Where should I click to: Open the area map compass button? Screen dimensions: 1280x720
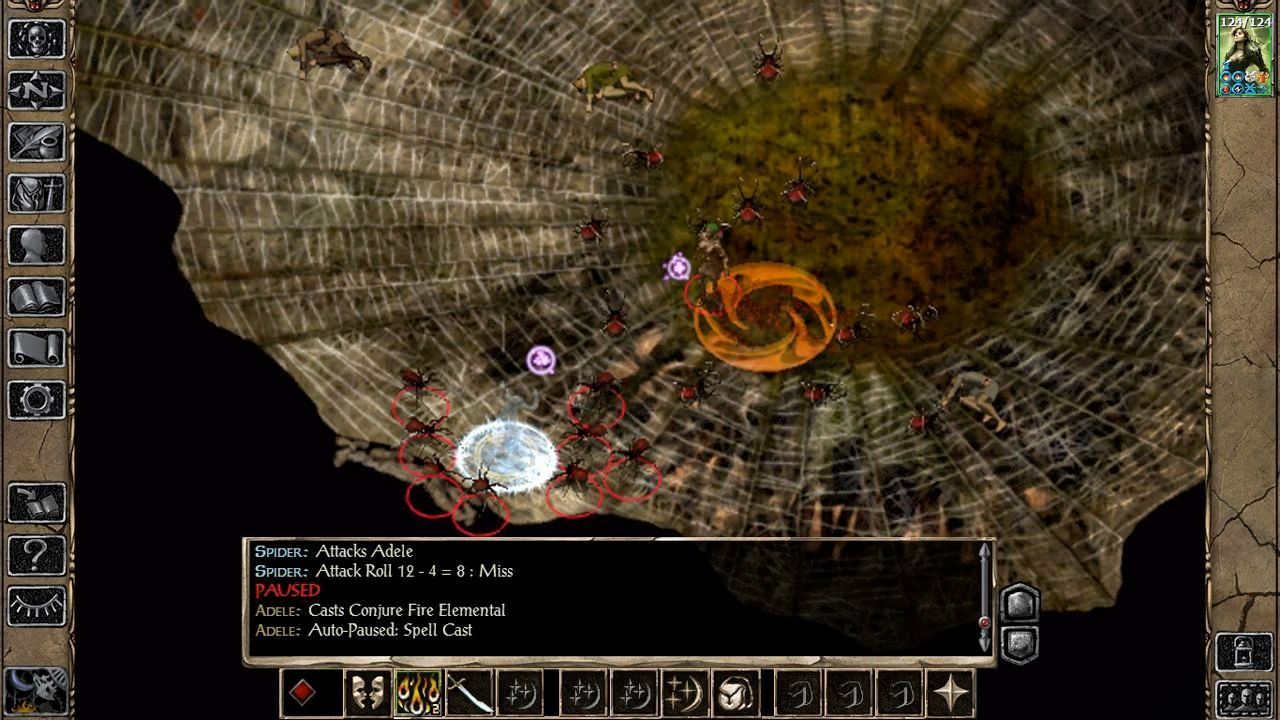click(x=37, y=90)
